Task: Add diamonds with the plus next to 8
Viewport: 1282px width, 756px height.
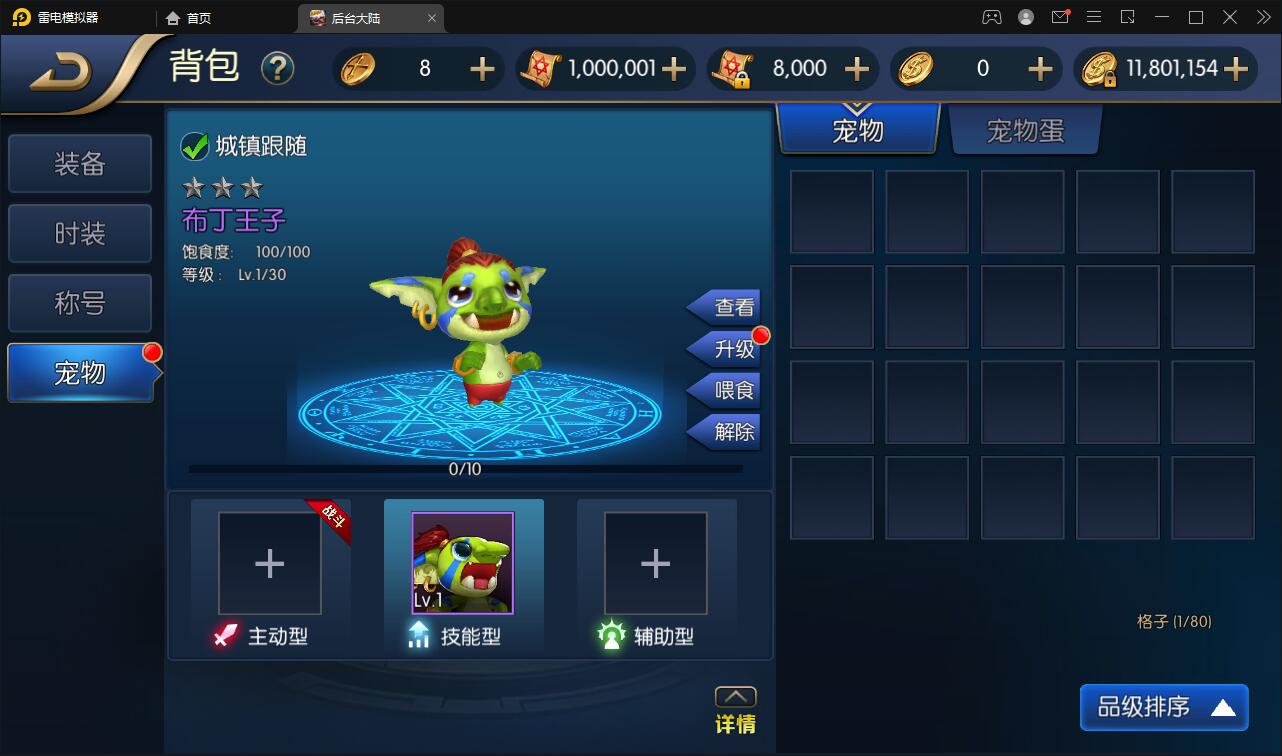Action: point(482,68)
